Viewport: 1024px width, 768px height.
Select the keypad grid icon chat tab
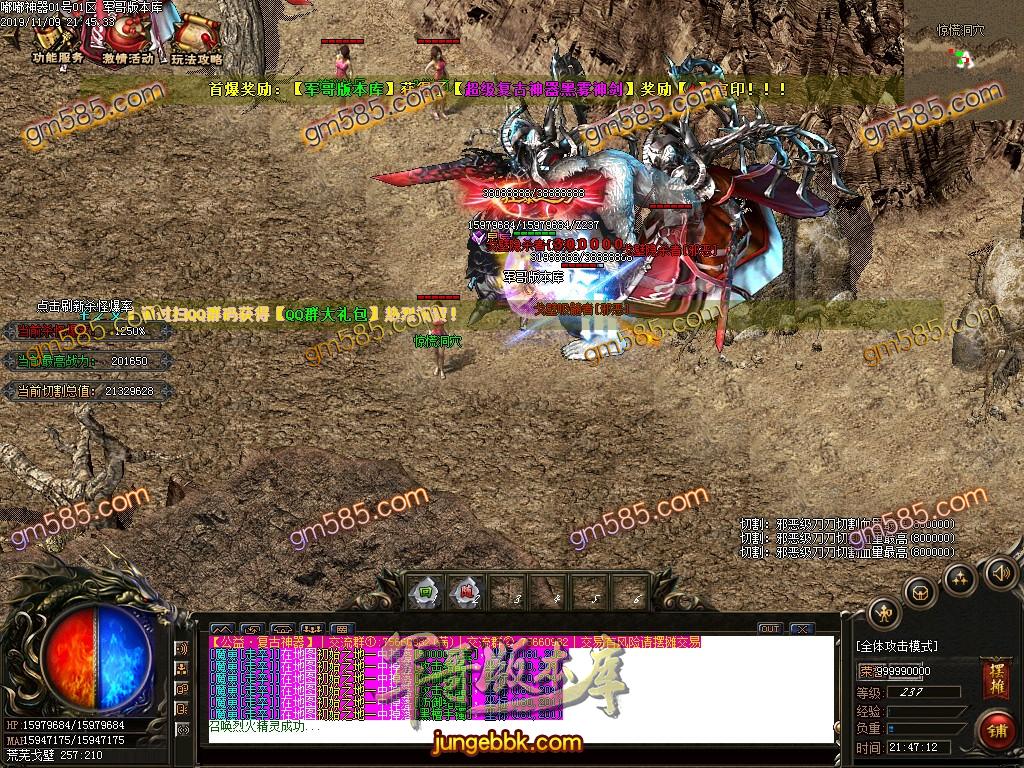(341, 629)
